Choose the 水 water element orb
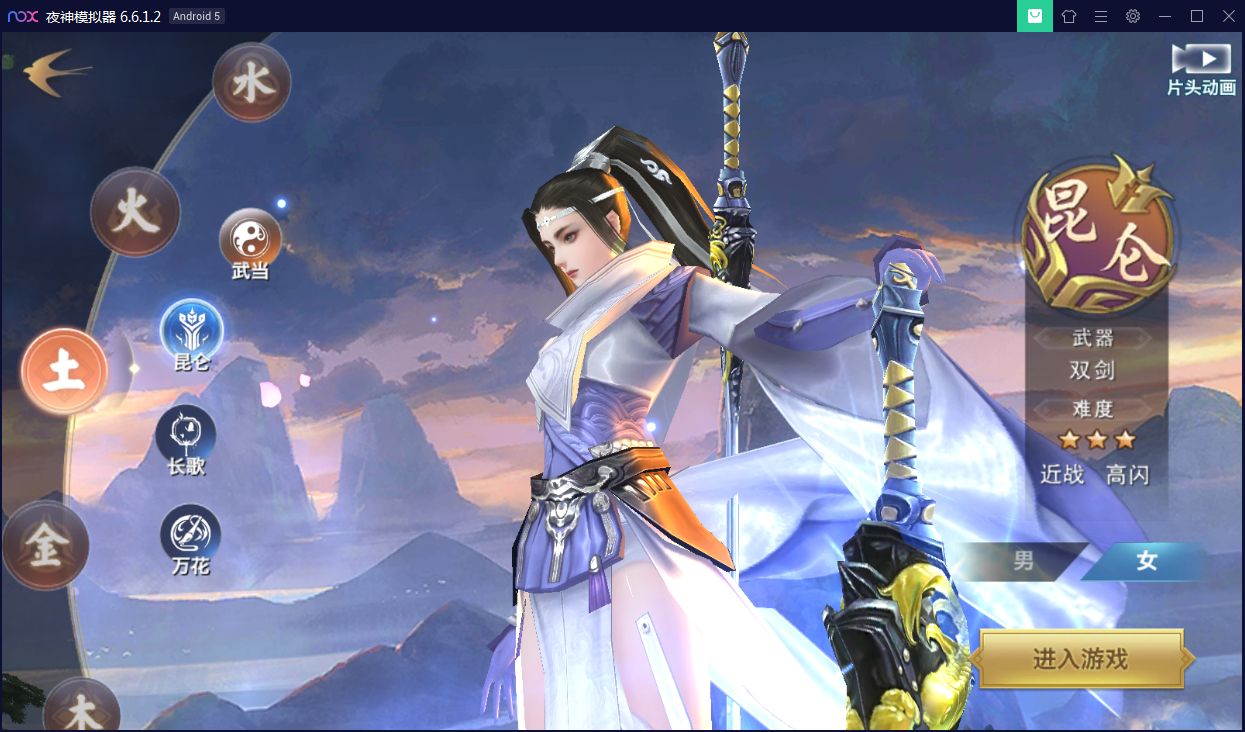This screenshot has width=1245, height=732. click(x=251, y=83)
